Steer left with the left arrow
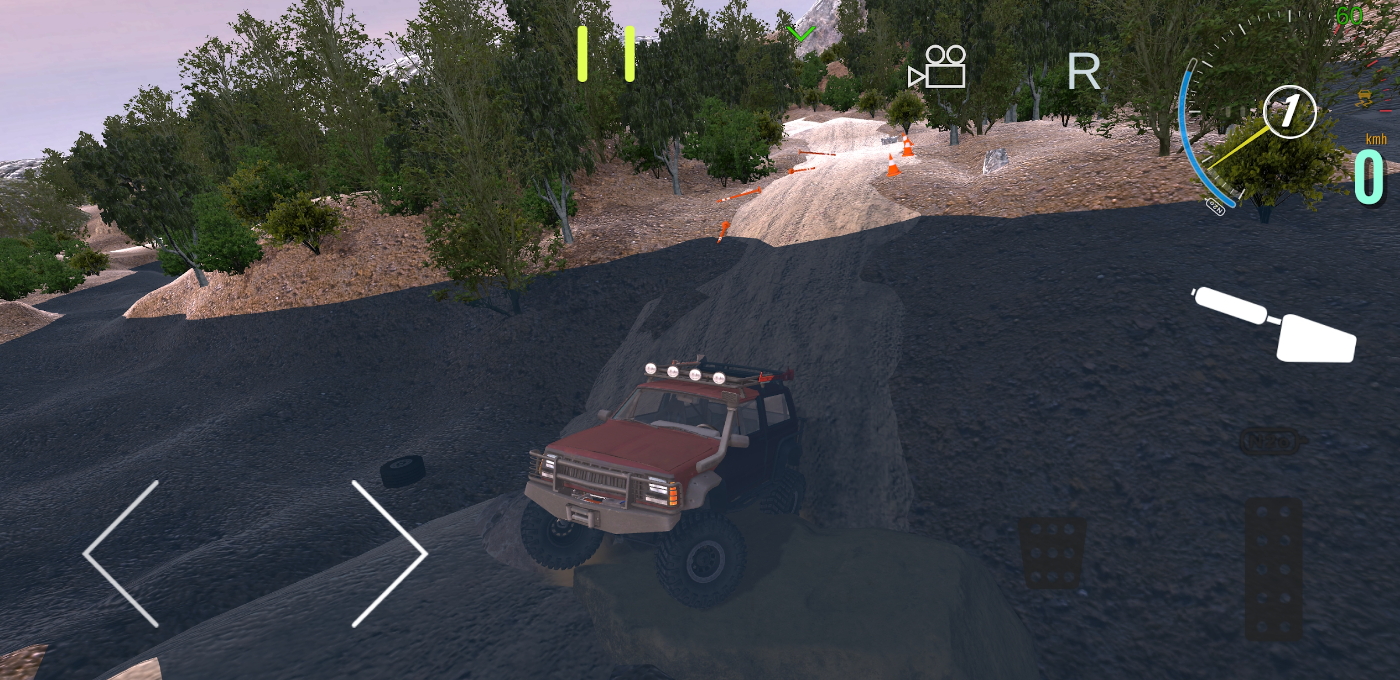Screen dimensions: 1400x680 pos(123,553)
